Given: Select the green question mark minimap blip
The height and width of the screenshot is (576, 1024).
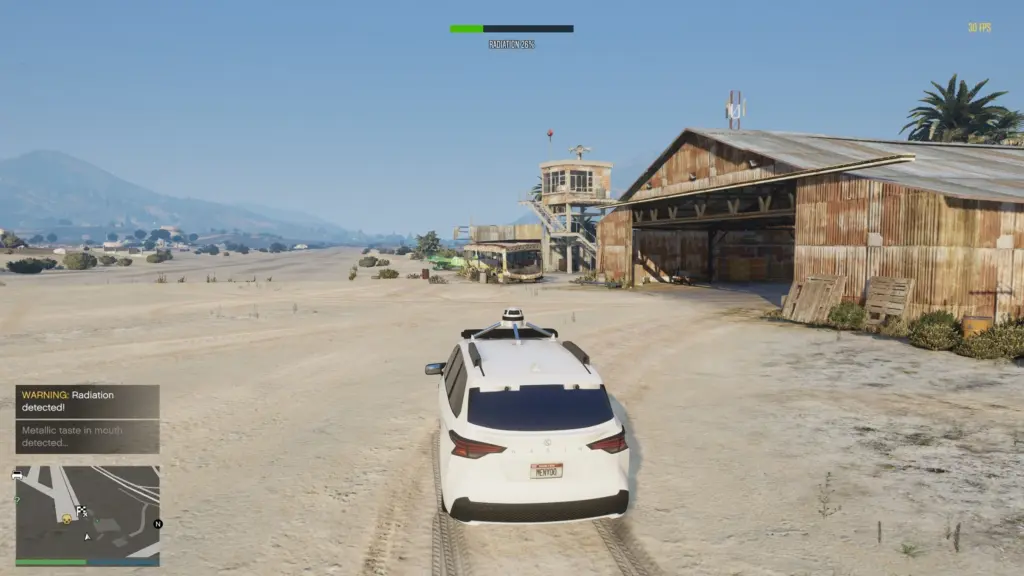Looking at the screenshot, I should click(18, 500).
